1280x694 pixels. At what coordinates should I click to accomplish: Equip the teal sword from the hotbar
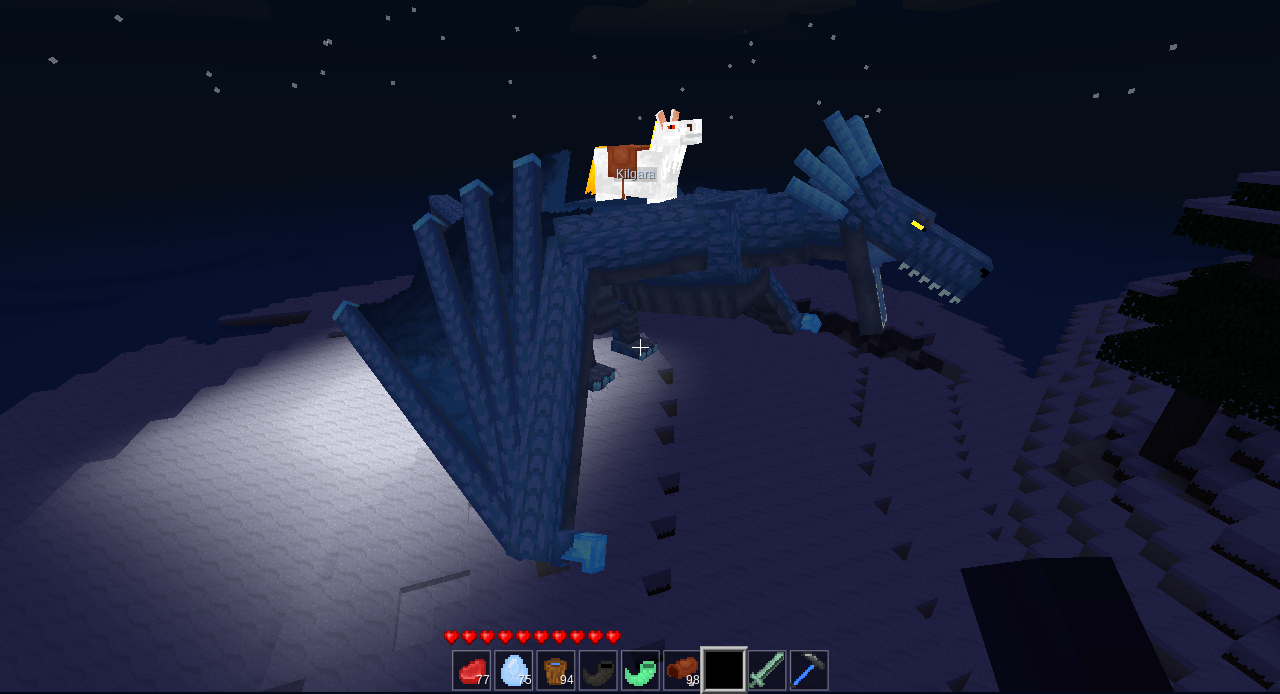tap(767, 670)
